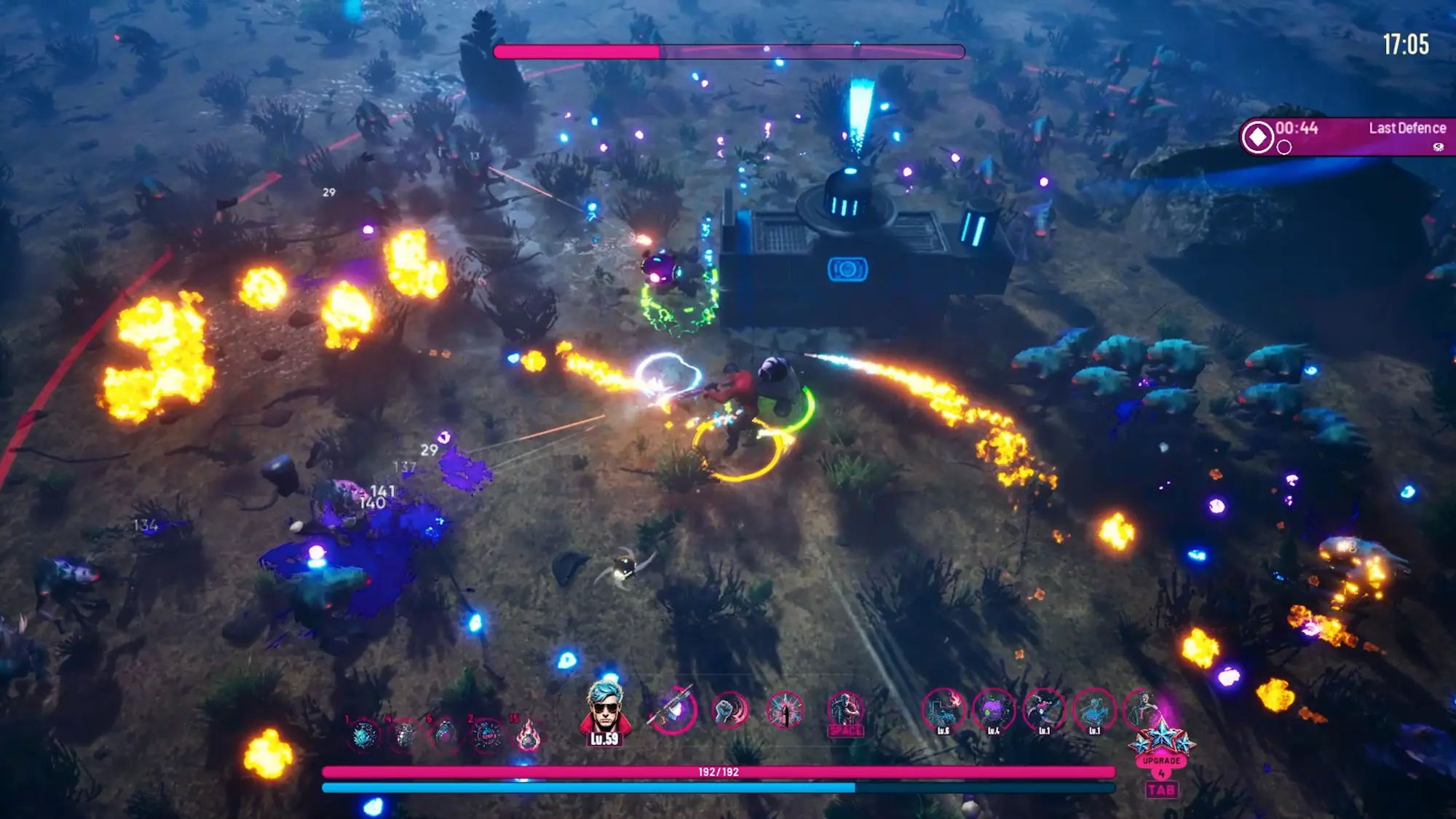The height and width of the screenshot is (819, 1456).
Task: Select the frag grenade slot
Action: click(x=404, y=735)
